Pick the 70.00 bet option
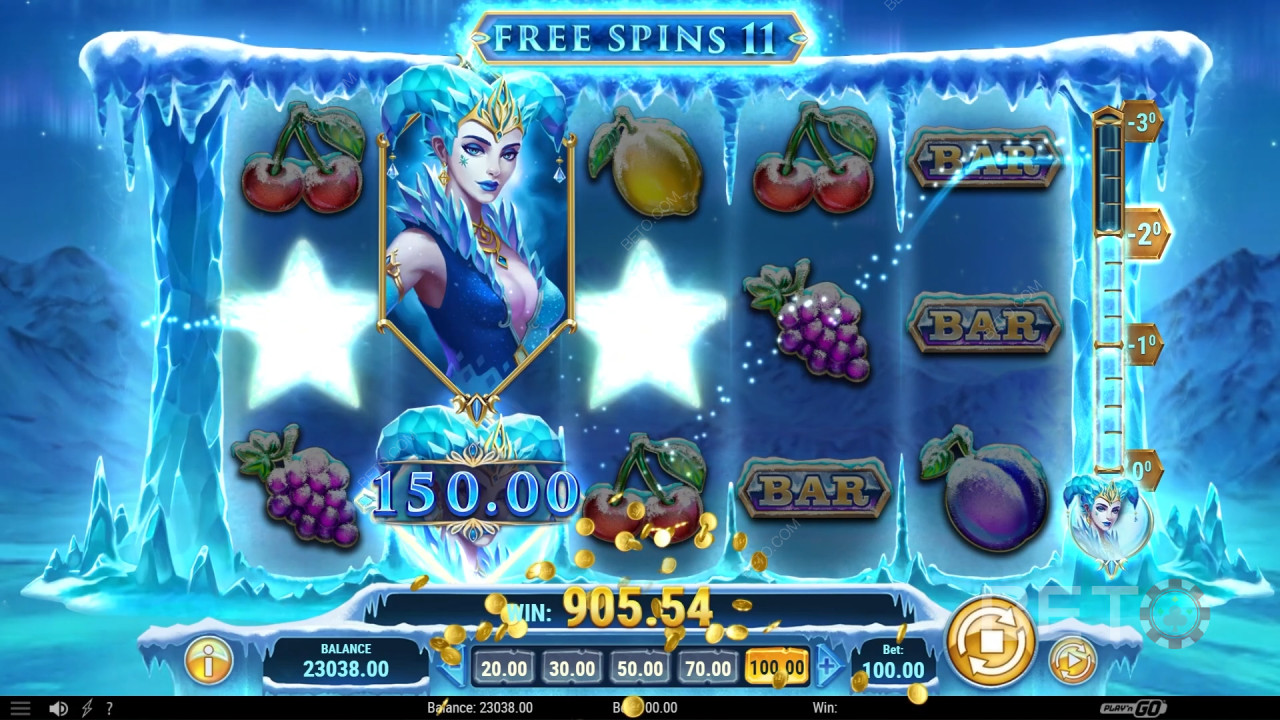 pos(707,668)
